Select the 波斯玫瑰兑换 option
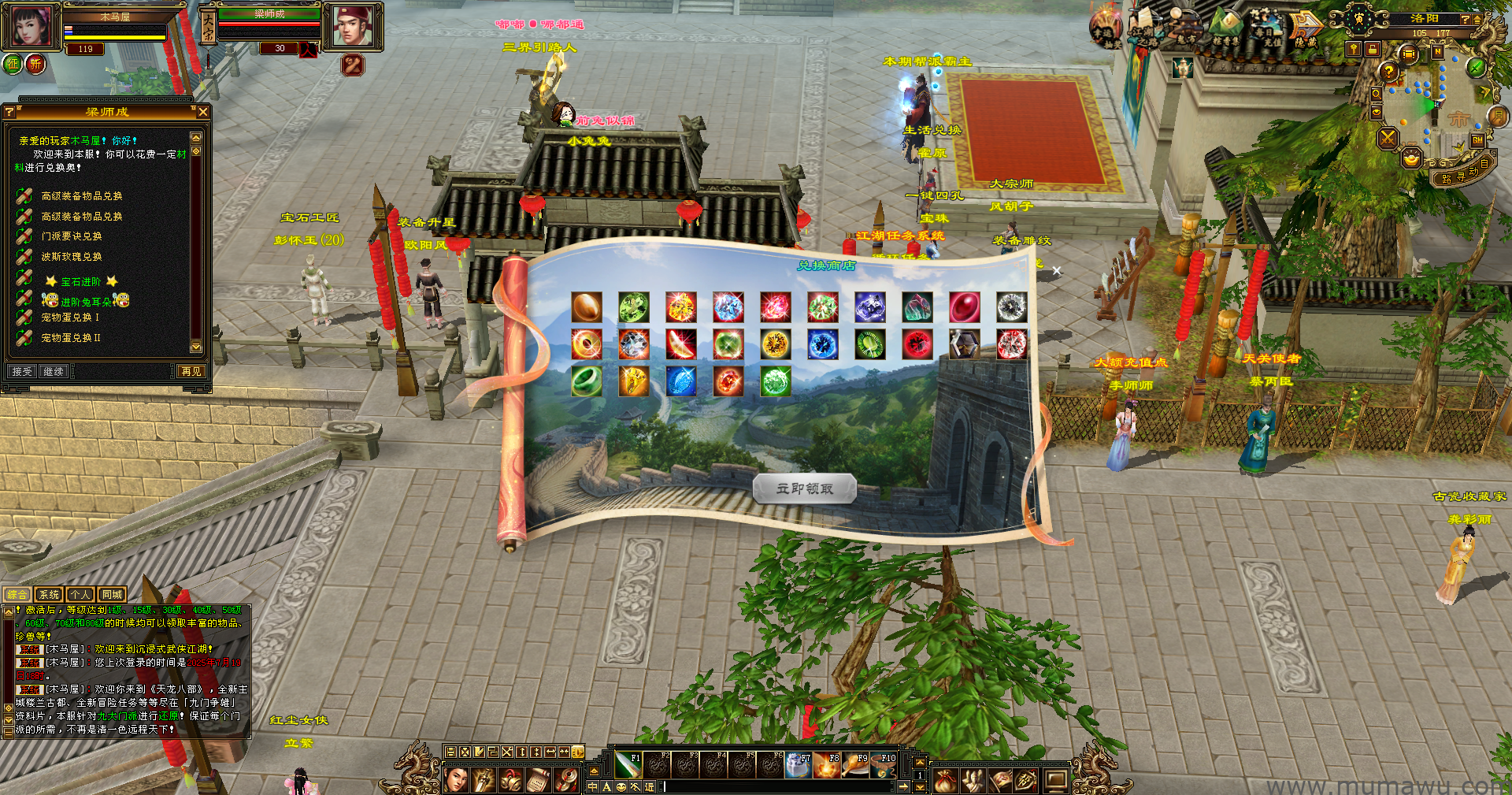The image size is (1512, 795). pos(71,257)
